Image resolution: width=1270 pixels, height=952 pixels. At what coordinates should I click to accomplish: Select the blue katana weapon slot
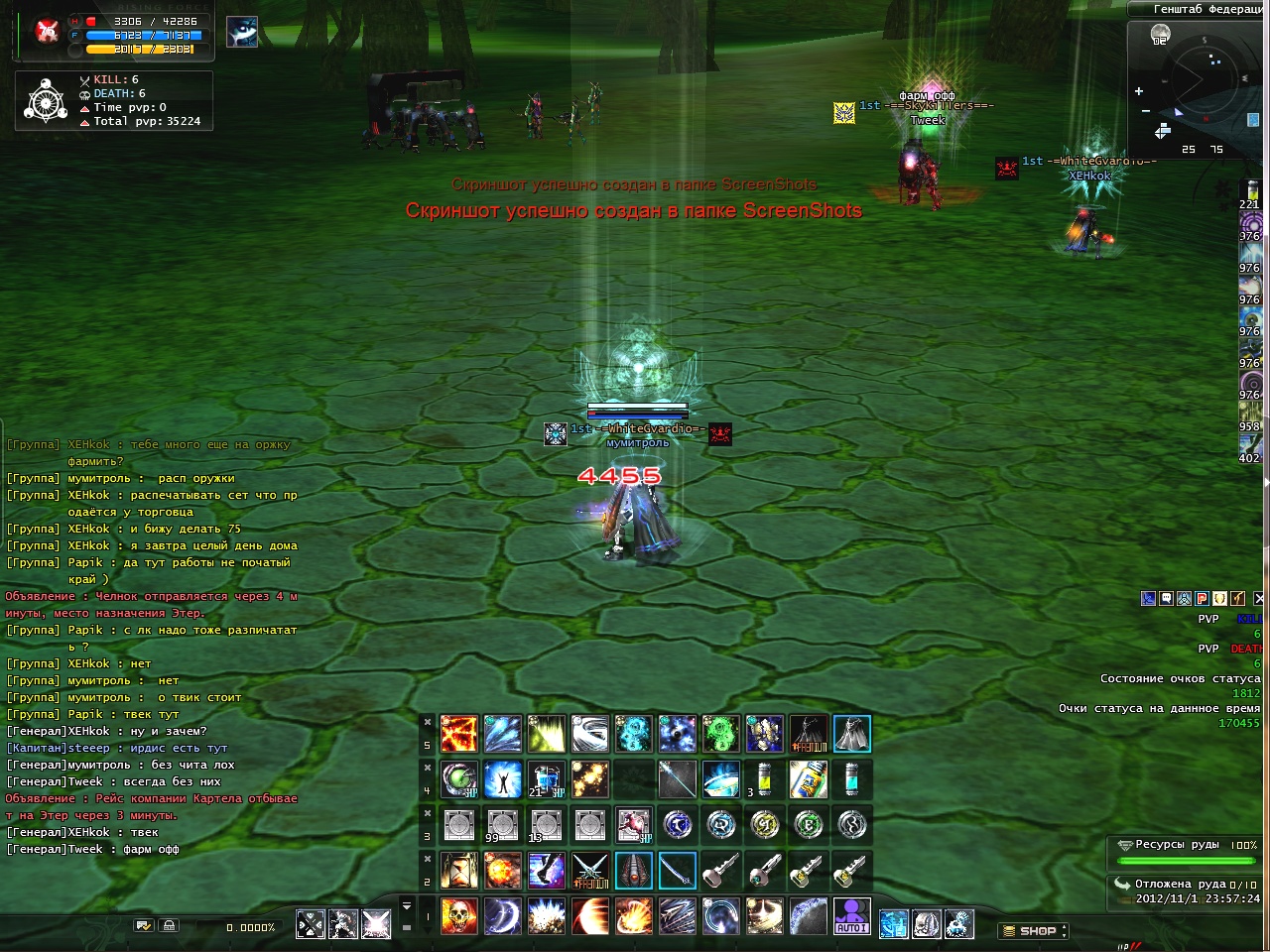click(678, 871)
